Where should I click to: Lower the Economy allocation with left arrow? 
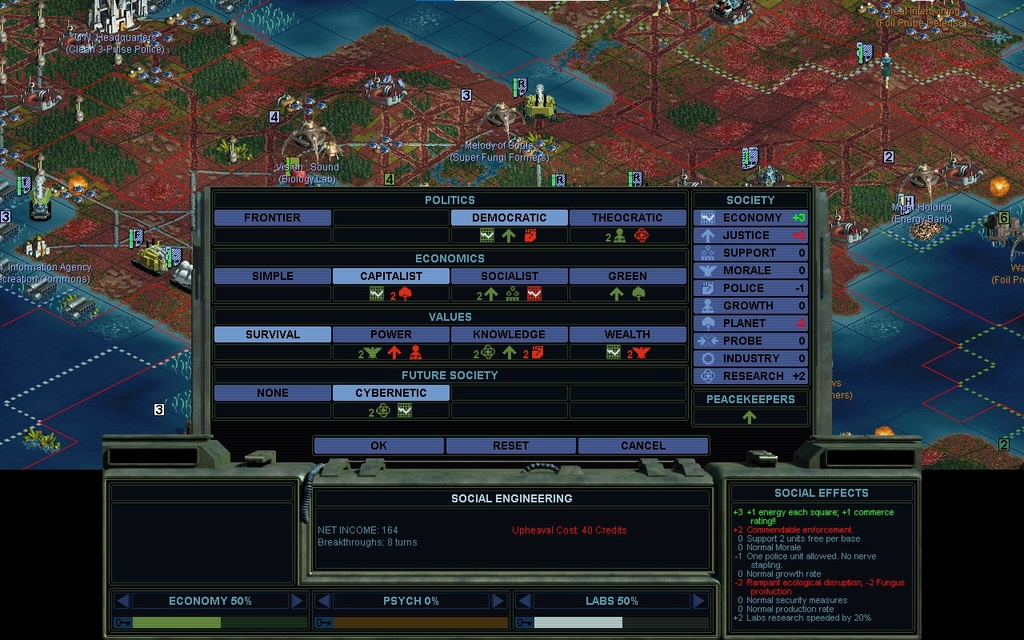coord(123,601)
